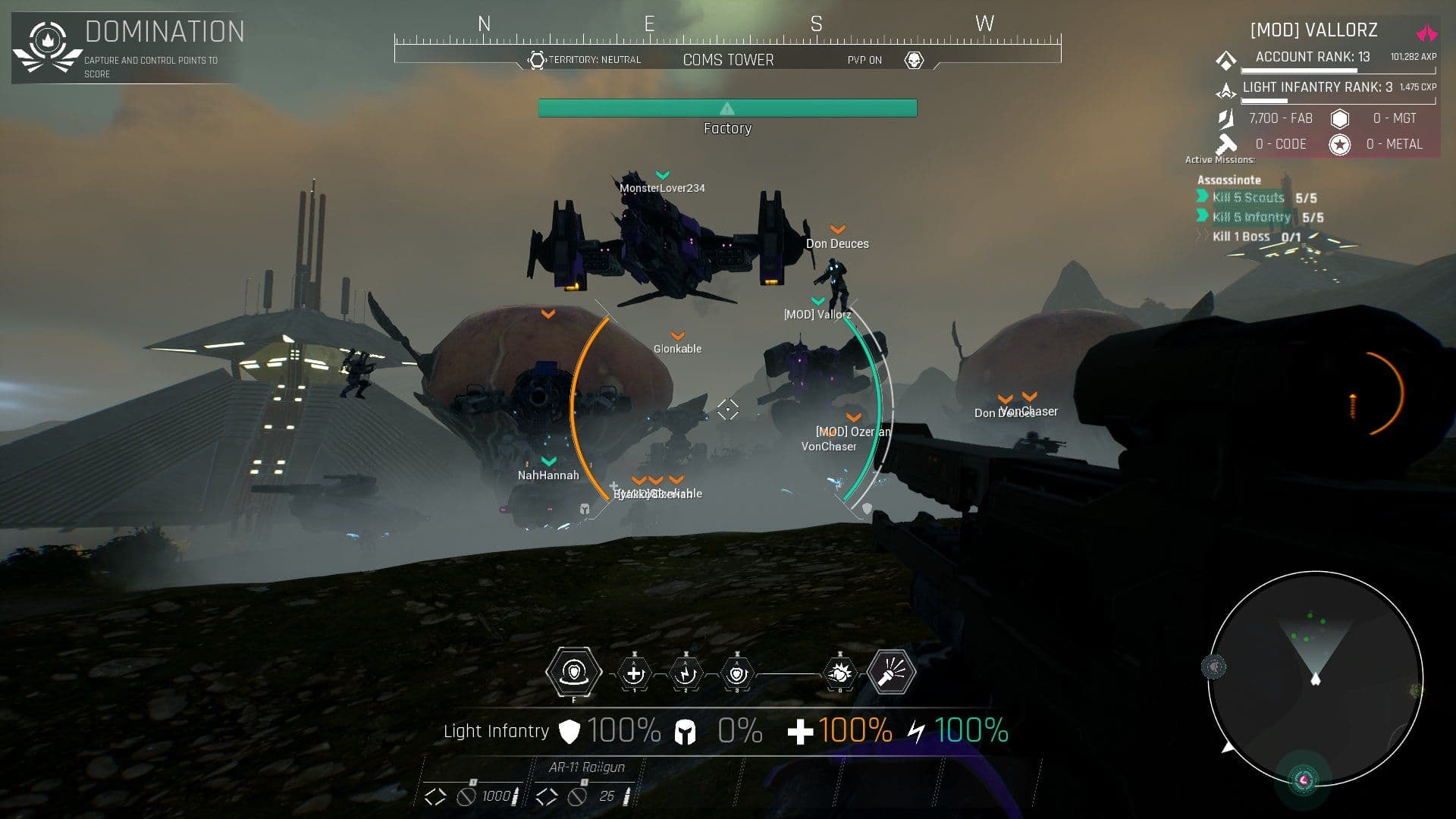The height and width of the screenshot is (819, 1456).
Task: Toggle the flashlight icon
Action: click(892, 672)
